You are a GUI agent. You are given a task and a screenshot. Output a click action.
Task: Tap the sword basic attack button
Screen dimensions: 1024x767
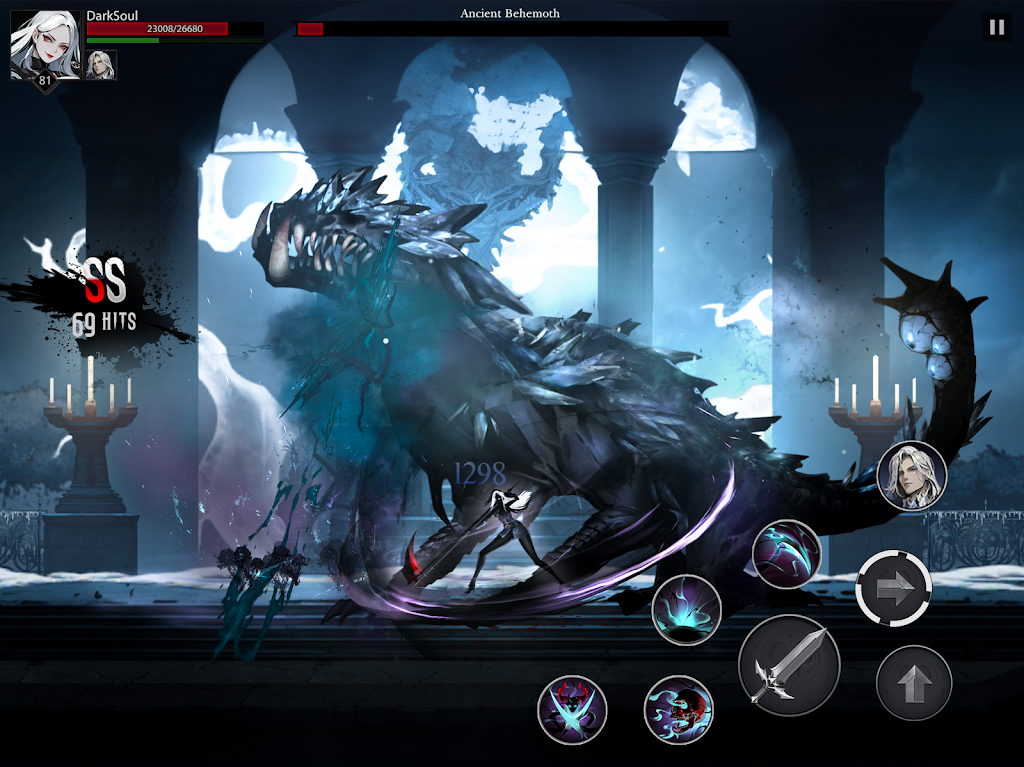click(x=789, y=665)
